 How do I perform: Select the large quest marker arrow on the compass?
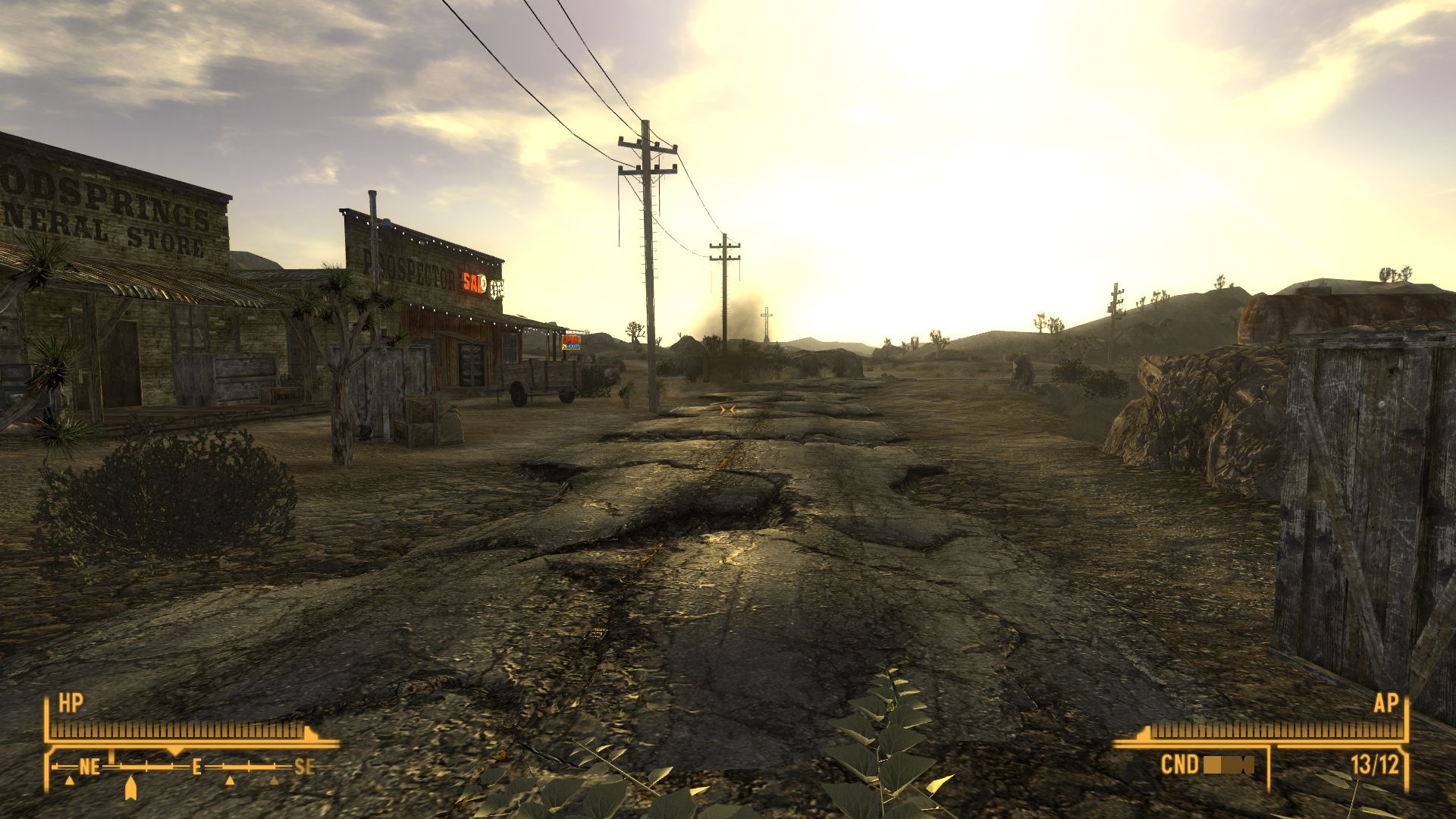tap(130, 786)
